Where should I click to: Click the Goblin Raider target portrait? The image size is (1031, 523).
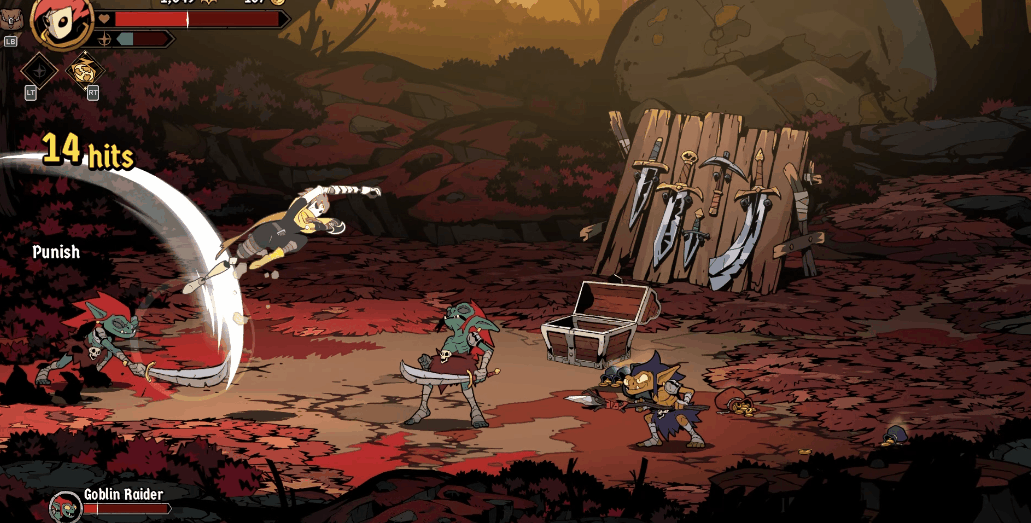66,506
